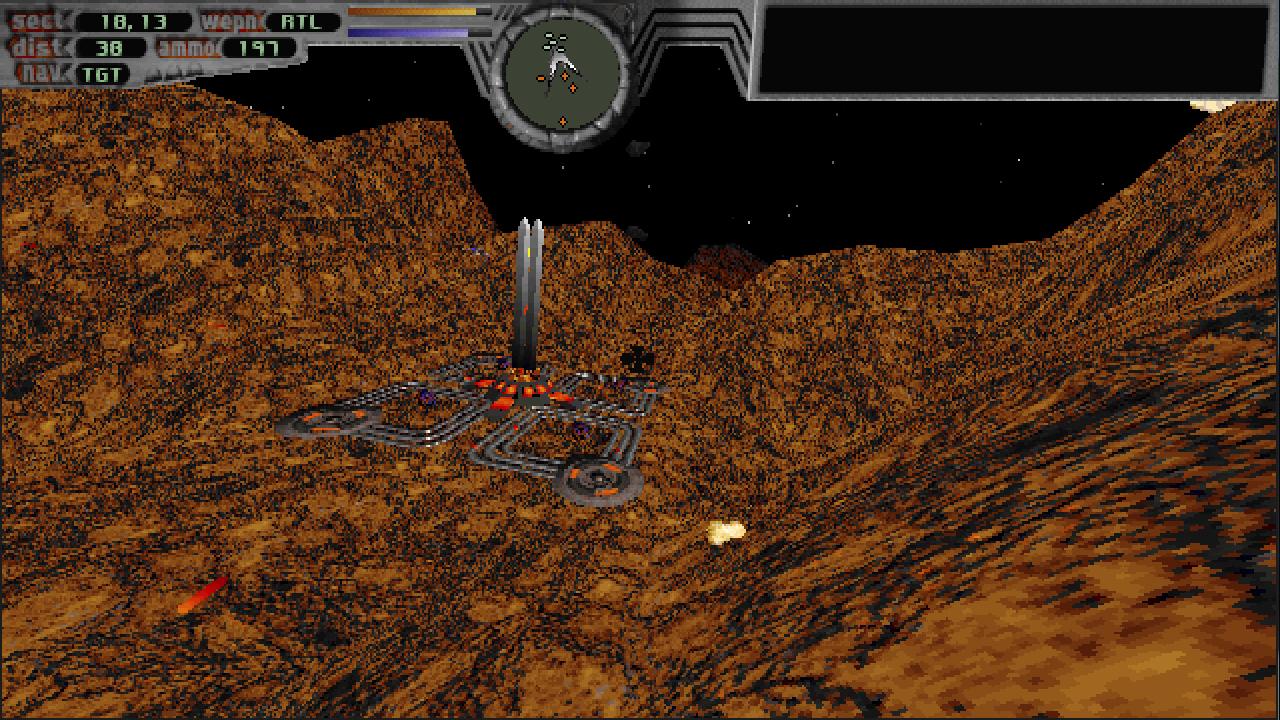
Task: Click the RTL weapon indicator
Action: (299, 19)
